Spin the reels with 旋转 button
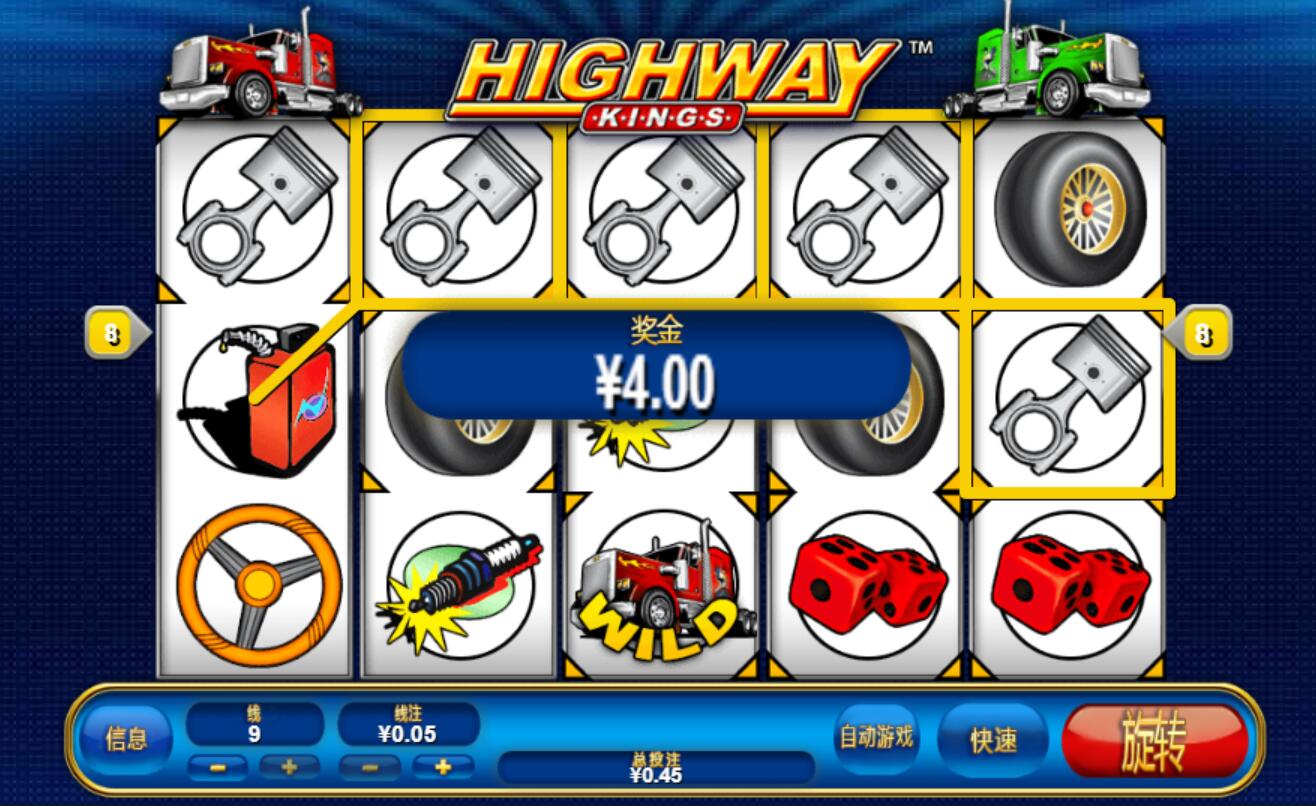 1154,741
